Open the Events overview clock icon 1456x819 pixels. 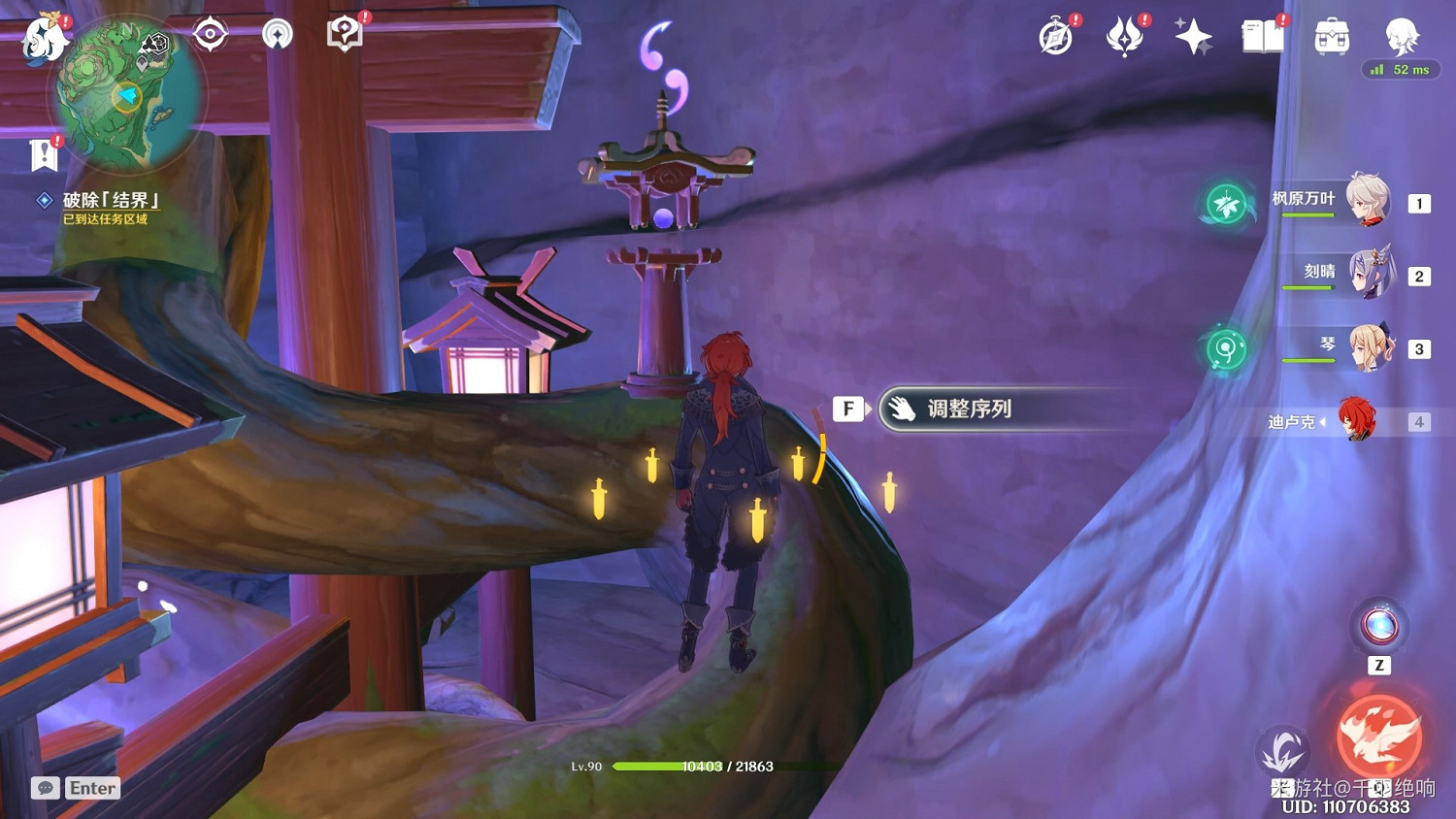point(1056,37)
